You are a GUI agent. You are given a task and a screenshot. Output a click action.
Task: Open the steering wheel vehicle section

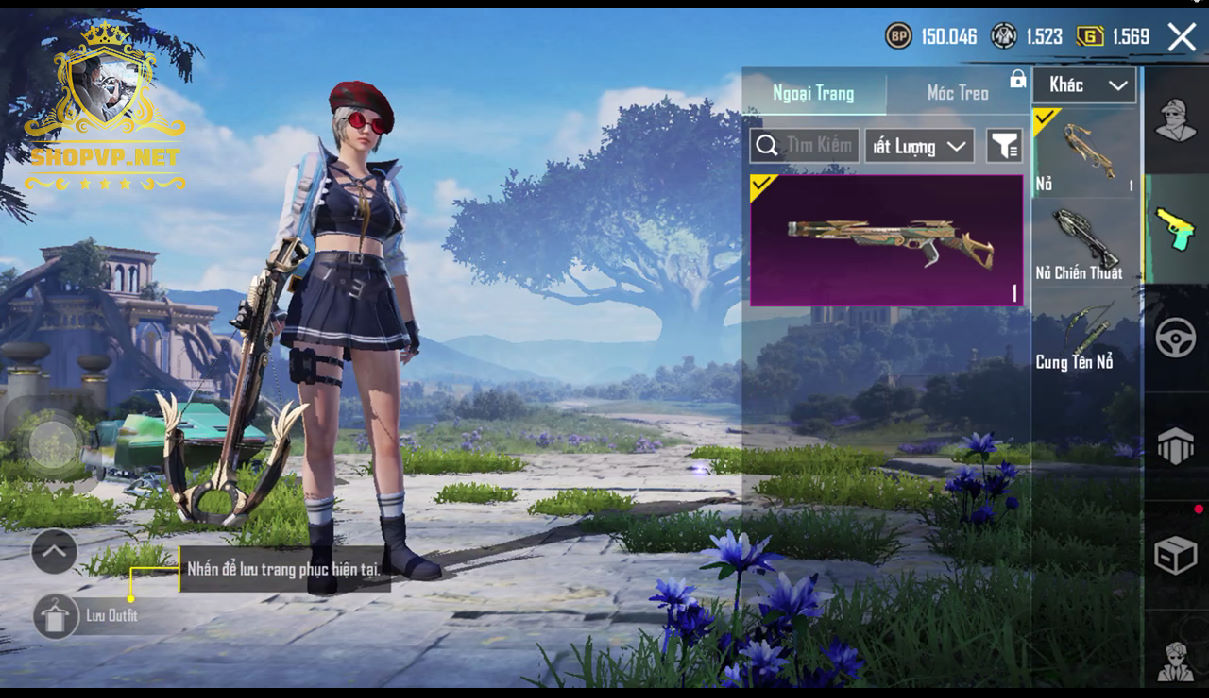pyautogui.click(x=1176, y=338)
